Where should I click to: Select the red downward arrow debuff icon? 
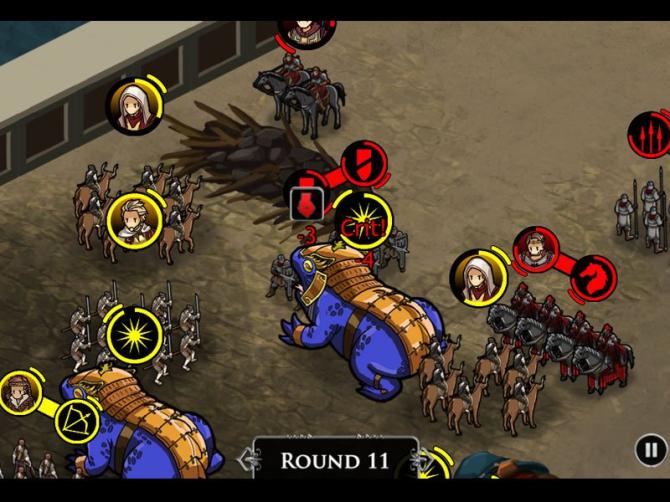click(306, 205)
